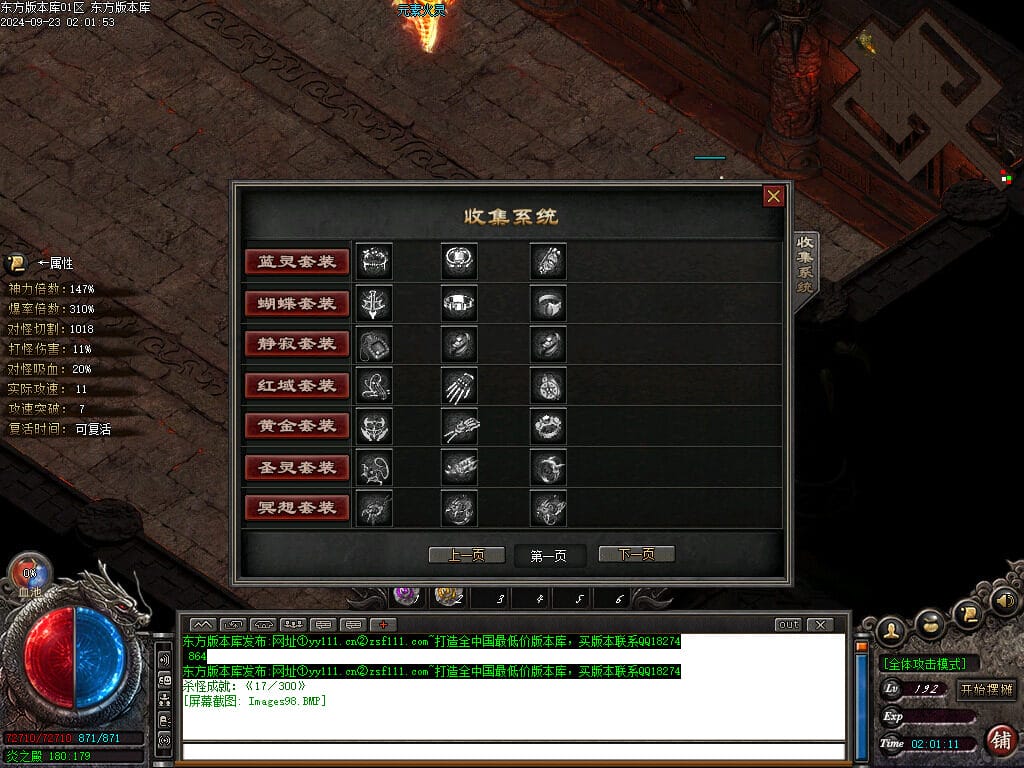Choose the 圣灵套装 set button

pos(297,467)
